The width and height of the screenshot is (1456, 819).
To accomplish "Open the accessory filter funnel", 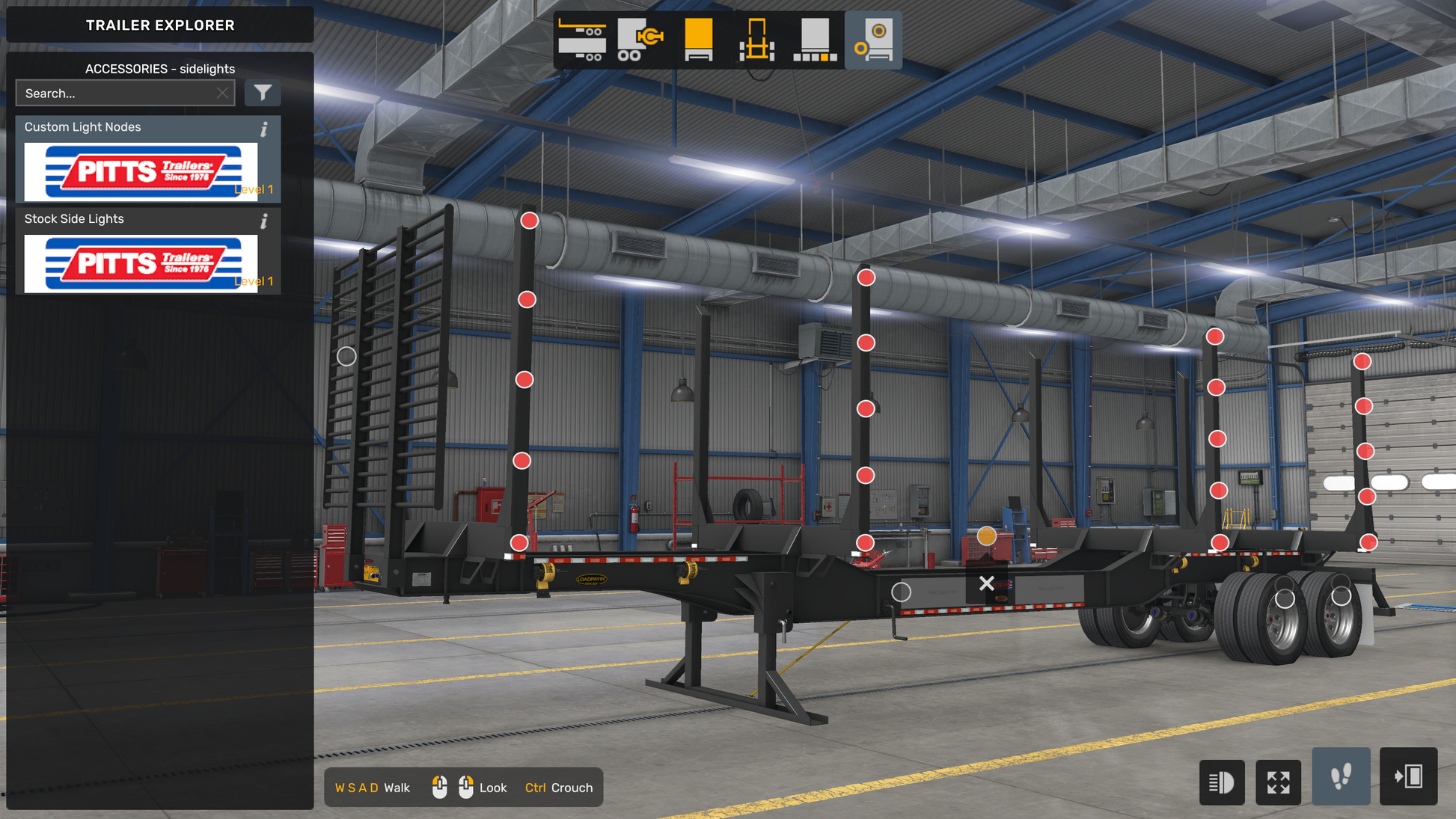I will pyautogui.click(x=263, y=93).
